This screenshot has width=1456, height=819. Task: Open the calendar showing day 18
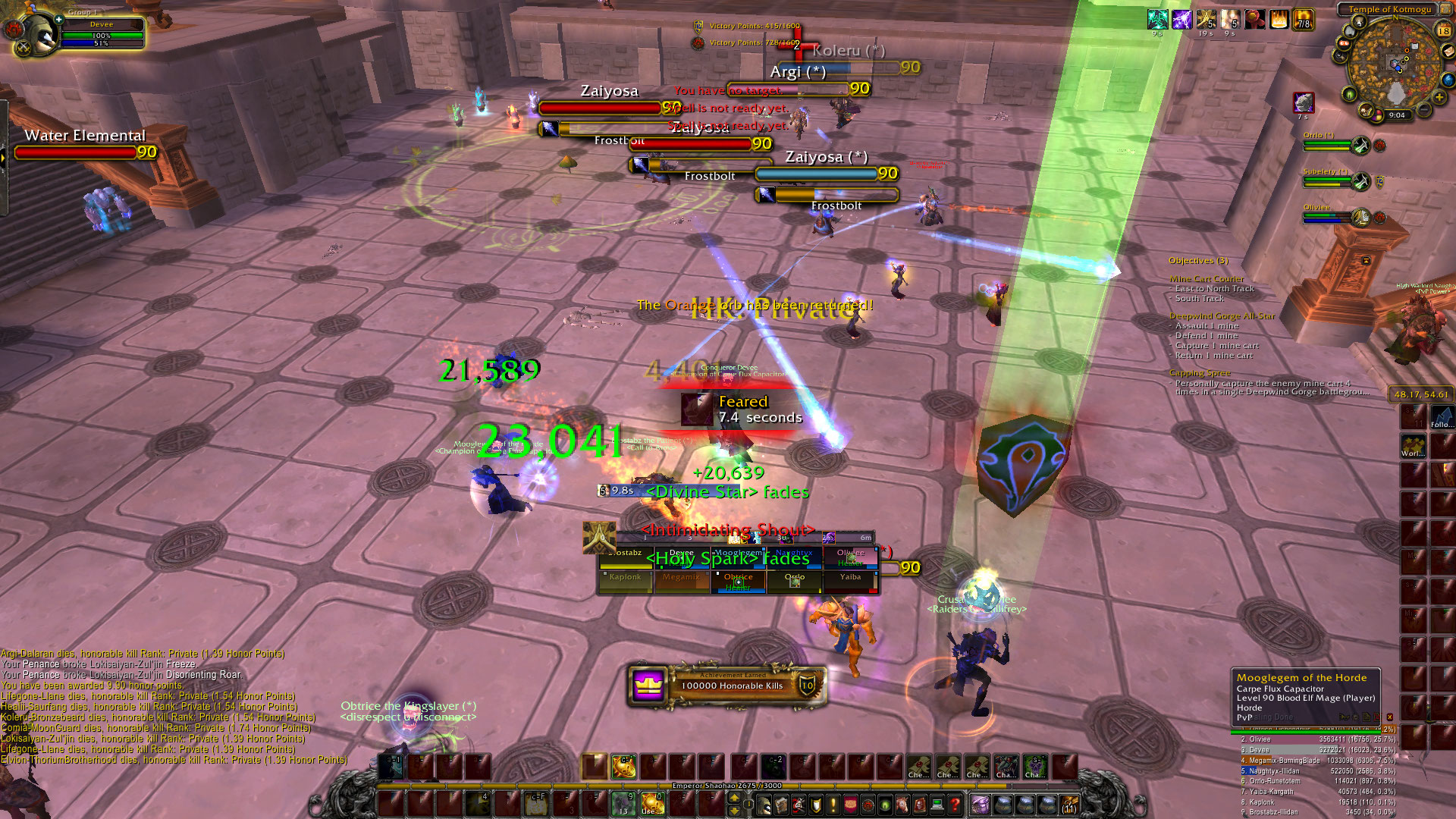tap(1443, 31)
